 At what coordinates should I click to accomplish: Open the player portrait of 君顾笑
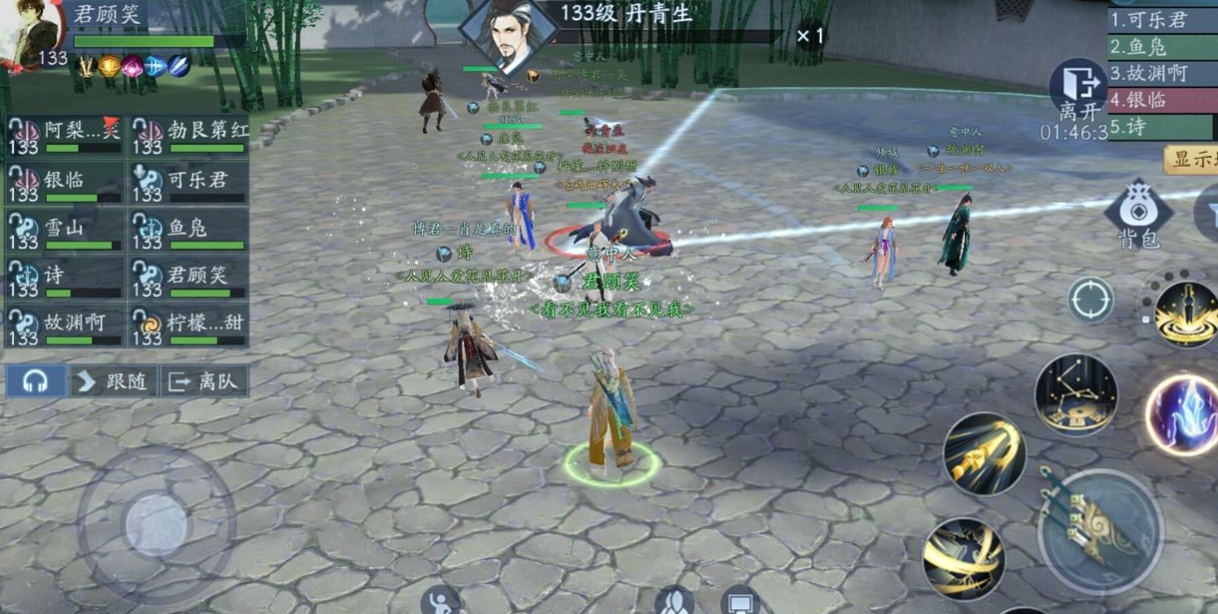click(x=32, y=35)
